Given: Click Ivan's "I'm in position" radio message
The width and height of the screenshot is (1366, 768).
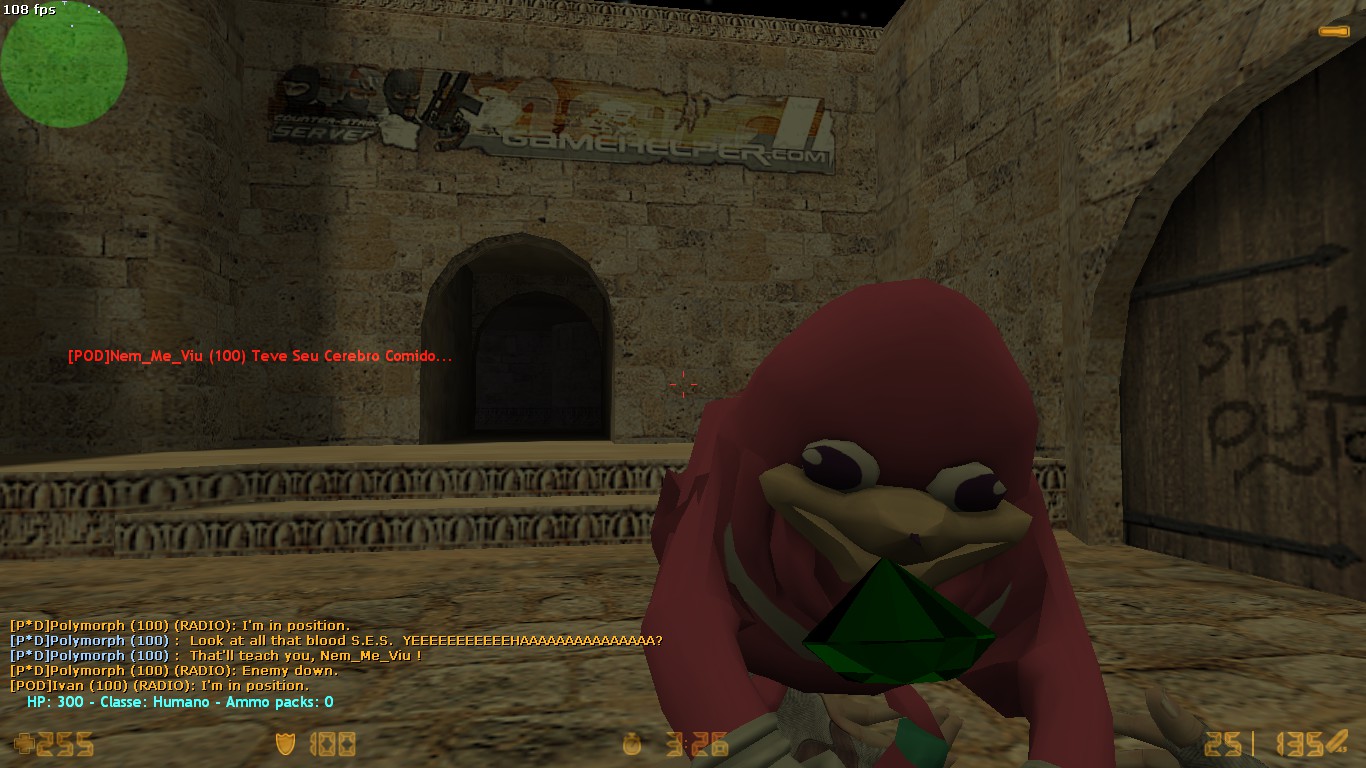Looking at the screenshot, I should (x=160, y=686).
